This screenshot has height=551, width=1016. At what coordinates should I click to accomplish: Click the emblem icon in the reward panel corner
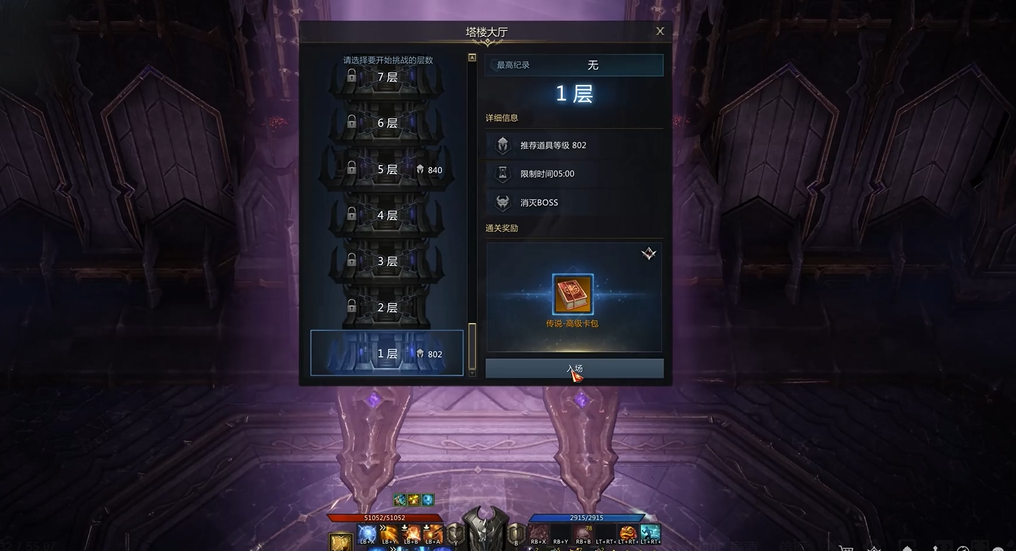coord(648,255)
